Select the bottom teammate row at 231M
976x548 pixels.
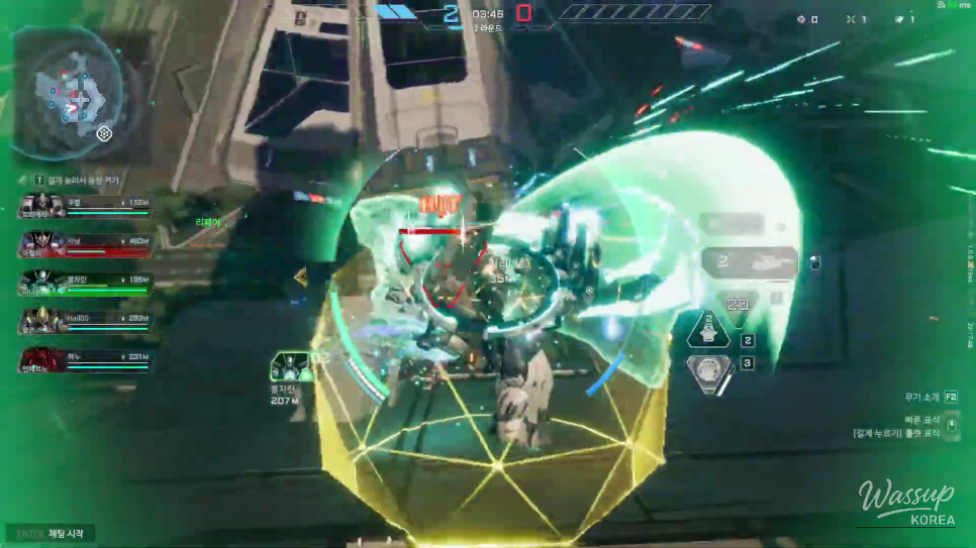pyautogui.click(x=84, y=359)
